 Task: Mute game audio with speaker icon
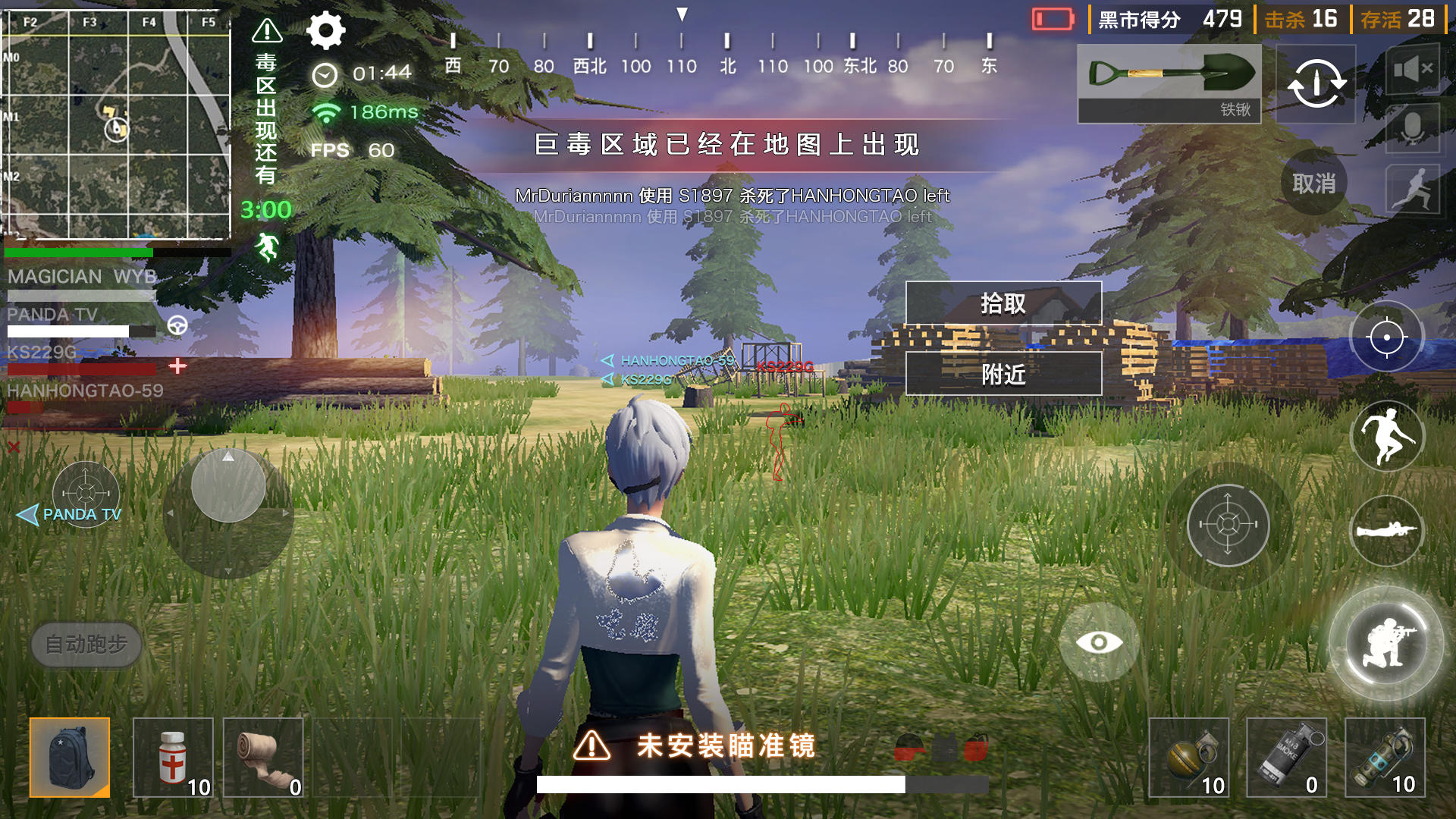(x=1412, y=68)
